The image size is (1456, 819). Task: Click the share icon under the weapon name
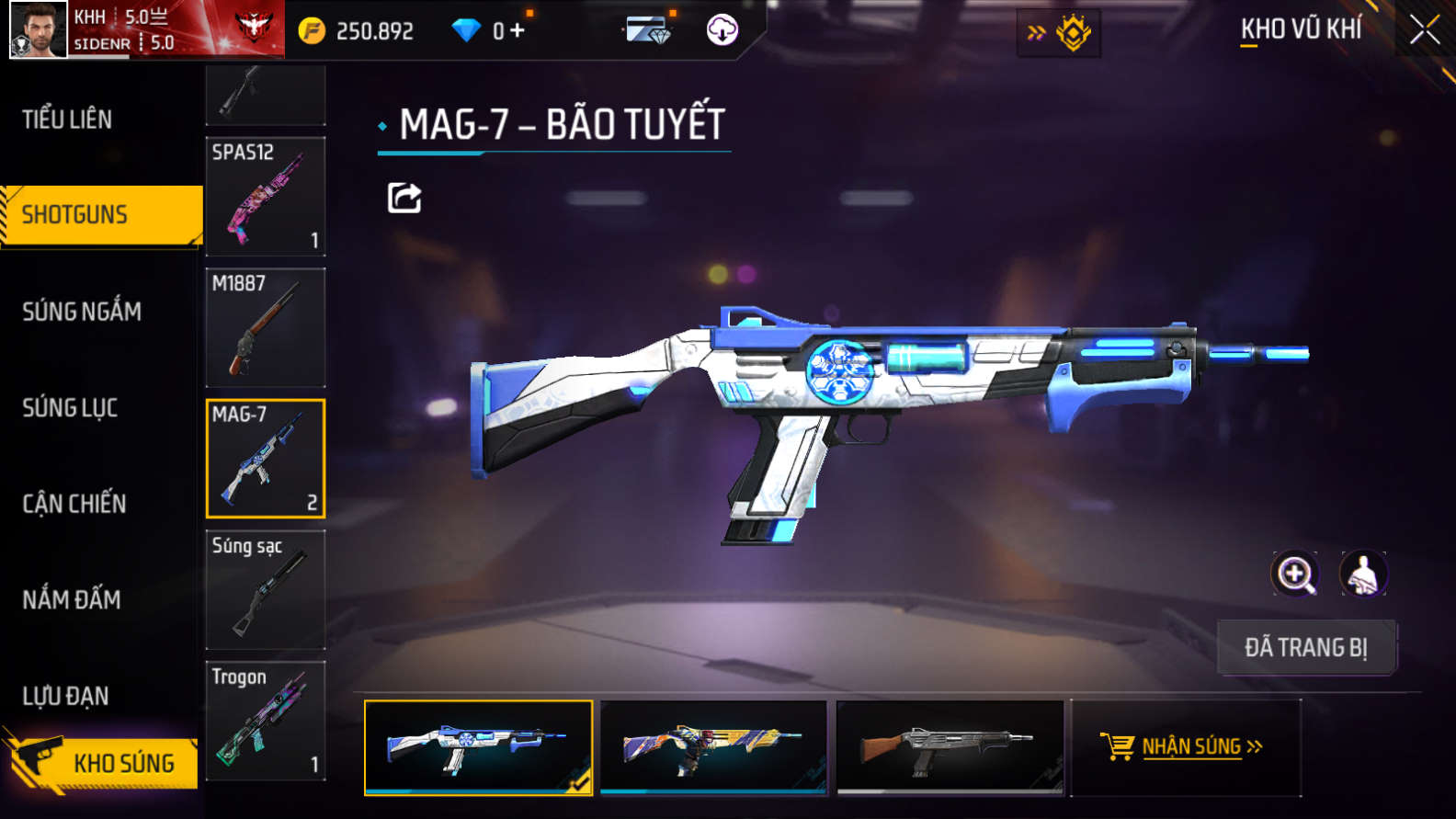click(x=404, y=198)
